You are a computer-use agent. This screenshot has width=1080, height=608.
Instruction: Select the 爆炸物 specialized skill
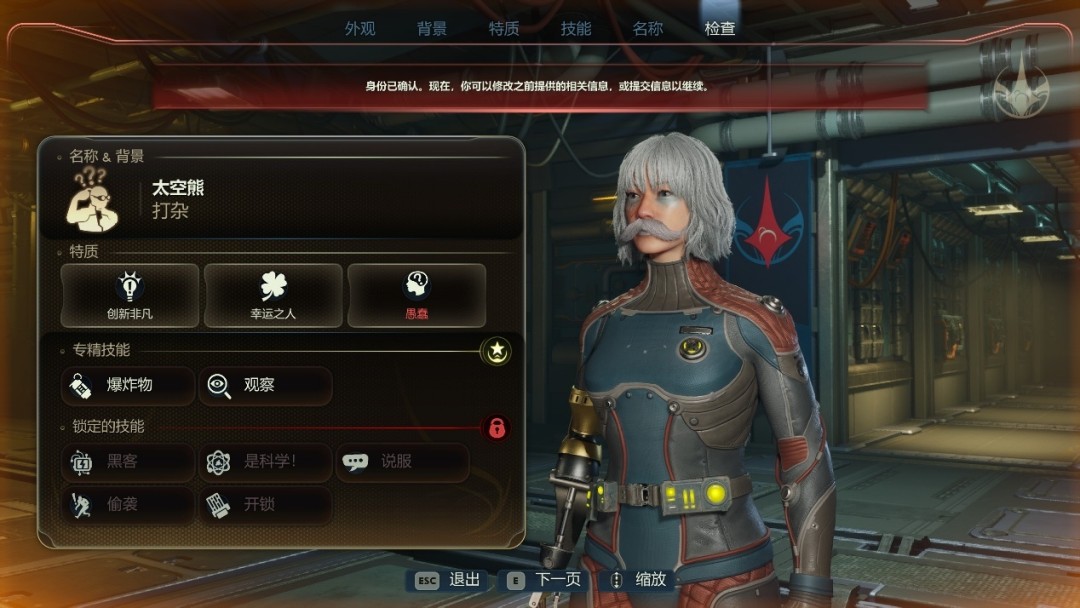click(128, 385)
